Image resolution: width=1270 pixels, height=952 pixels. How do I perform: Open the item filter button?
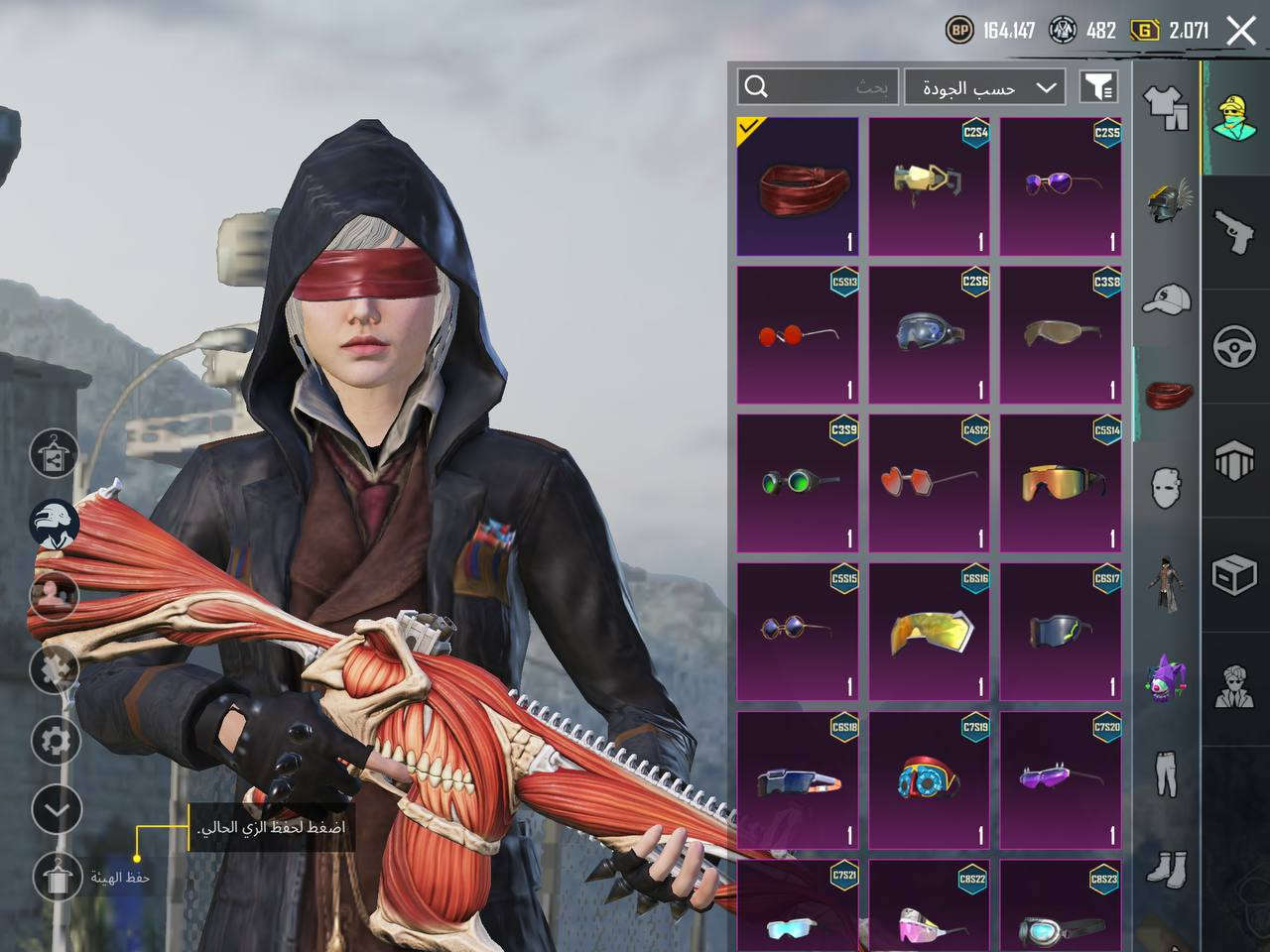coord(1098,87)
